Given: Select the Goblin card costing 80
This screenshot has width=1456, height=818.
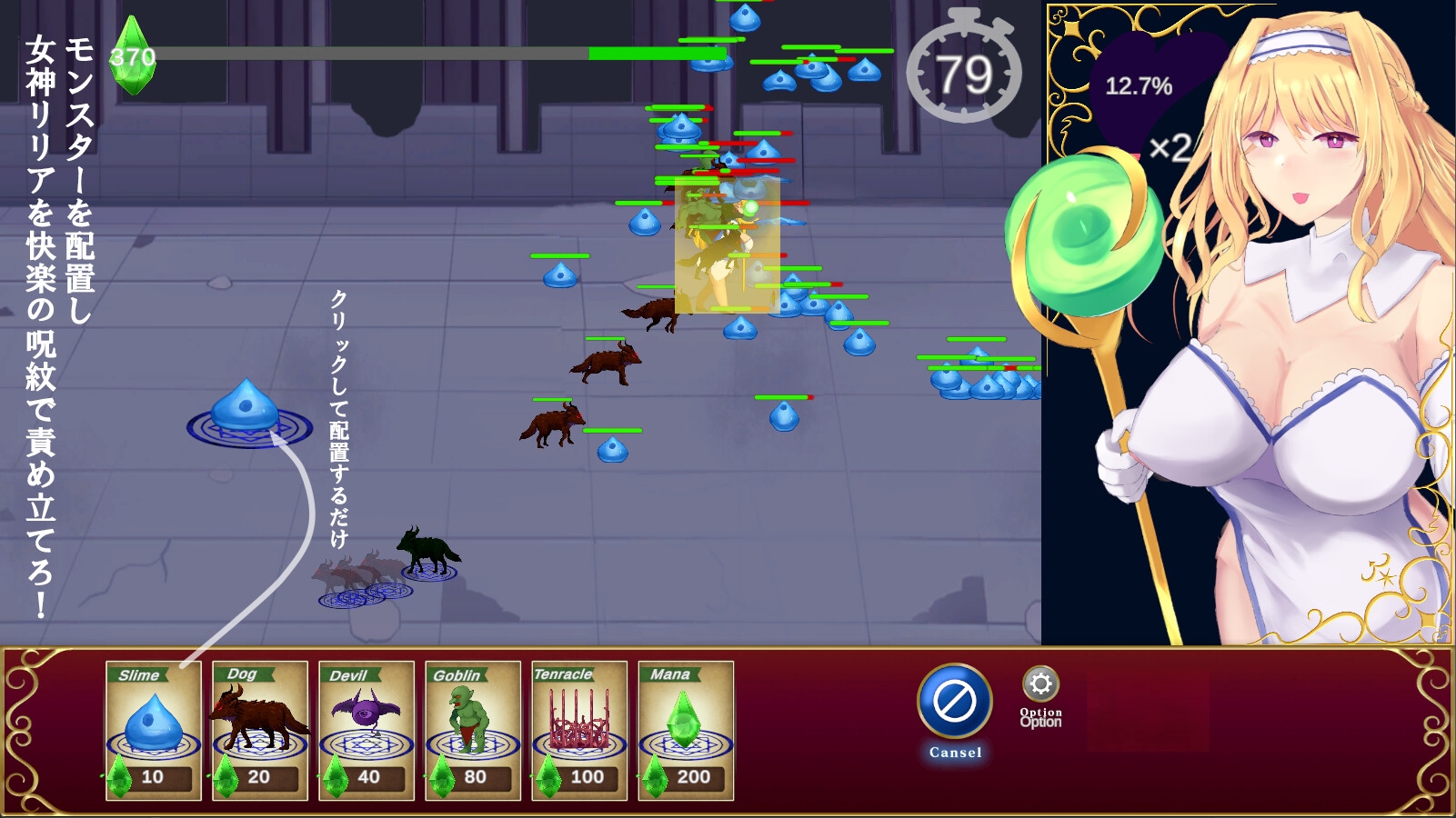Looking at the screenshot, I should (472, 730).
